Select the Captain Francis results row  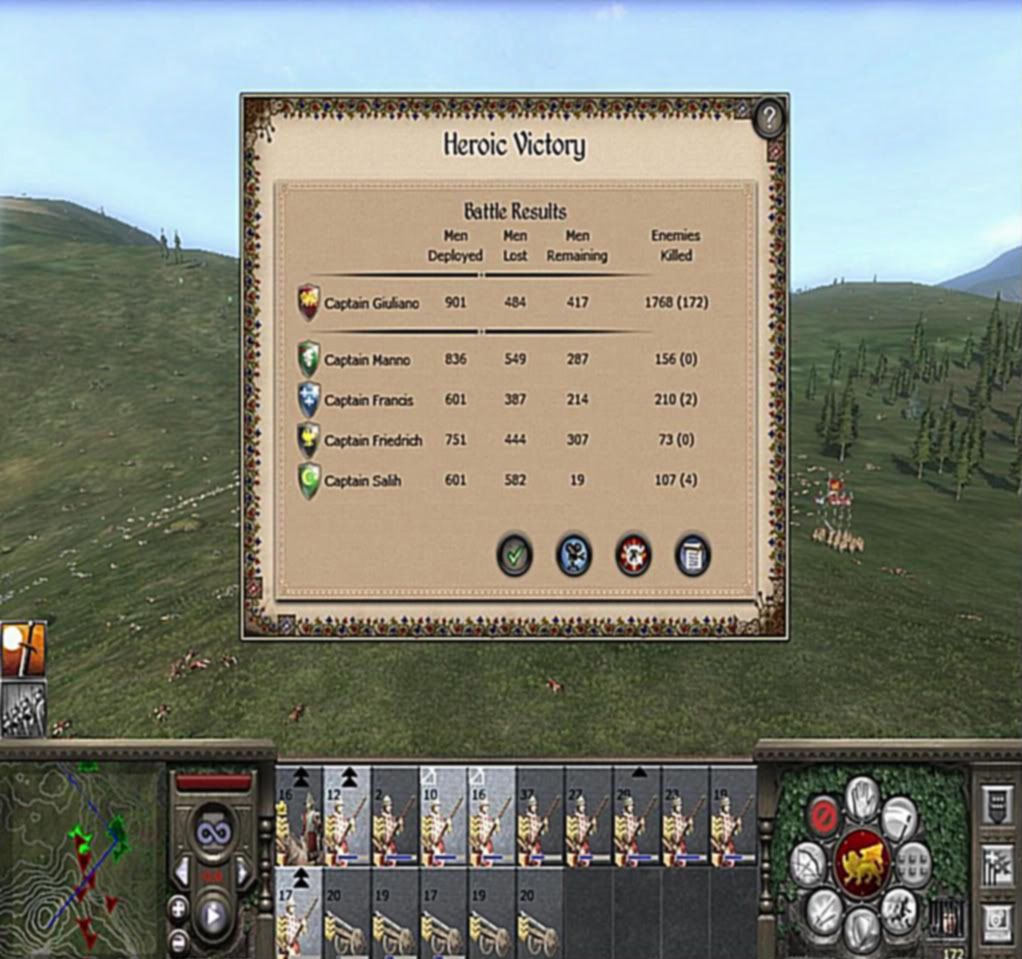tap(500, 400)
